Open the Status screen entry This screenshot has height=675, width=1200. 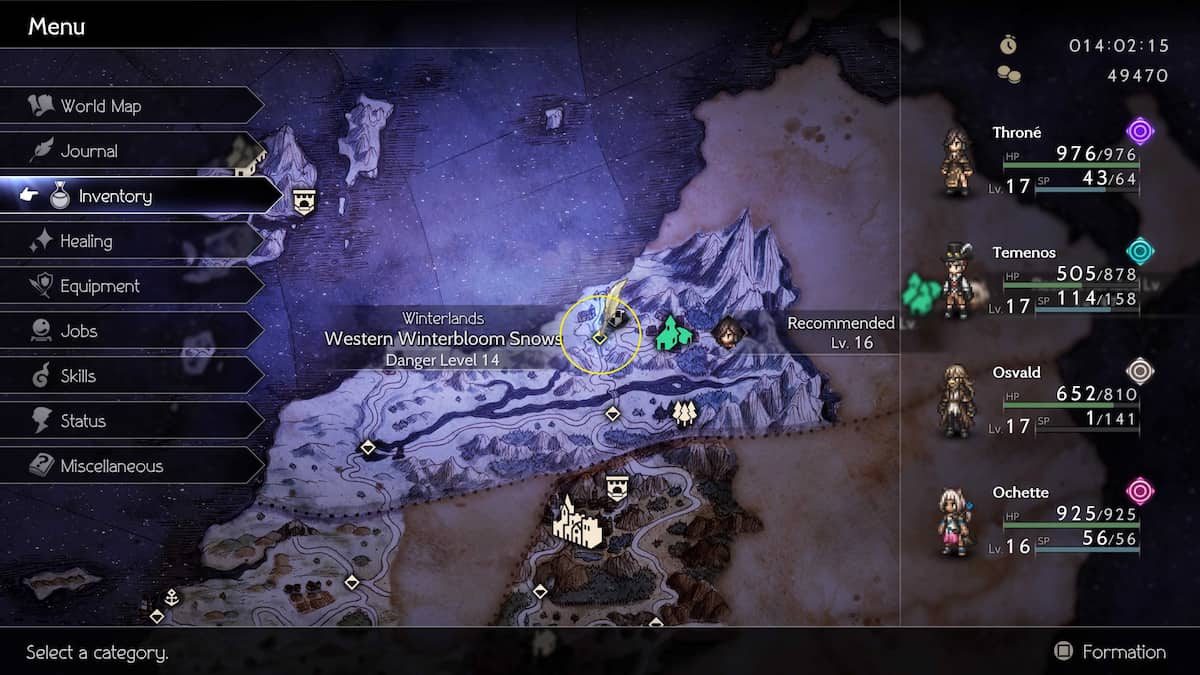click(83, 421)
